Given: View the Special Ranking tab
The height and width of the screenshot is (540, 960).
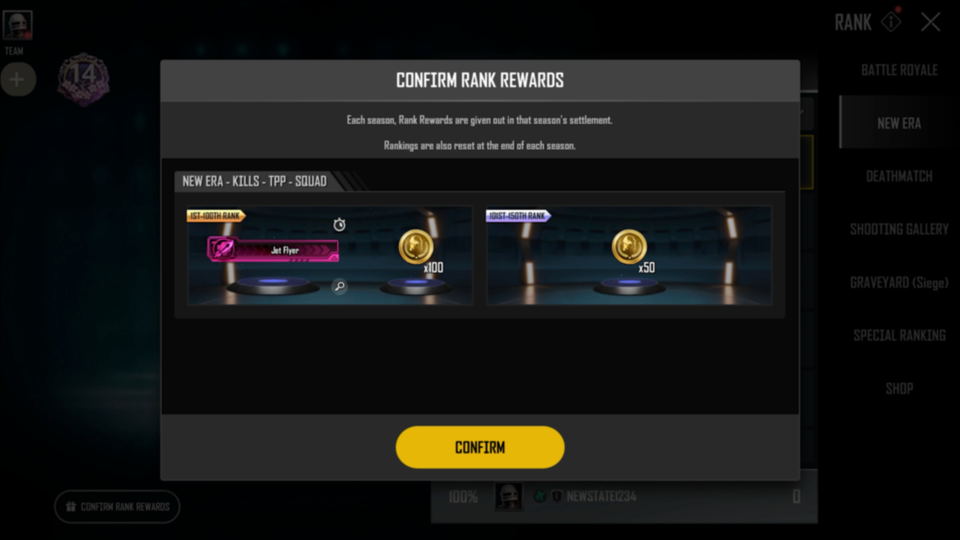Looking at the screenshot, I should (899, 335).
